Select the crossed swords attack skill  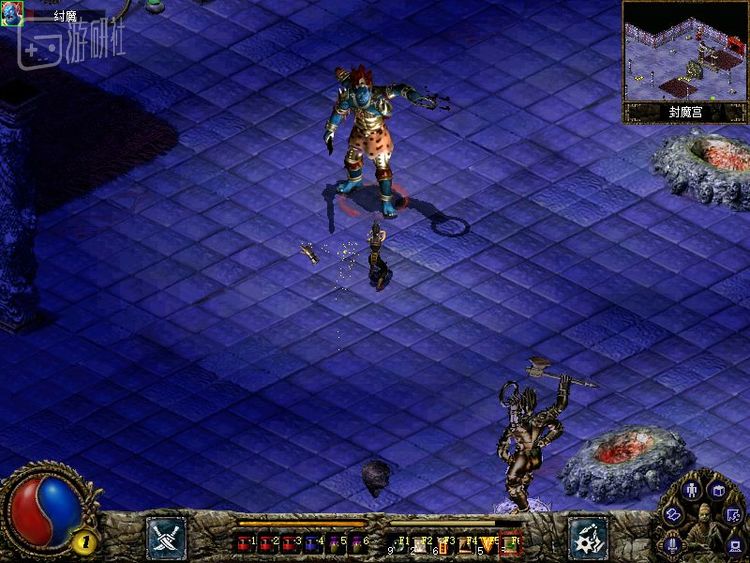pyautogui.click(x=165, y=535)
